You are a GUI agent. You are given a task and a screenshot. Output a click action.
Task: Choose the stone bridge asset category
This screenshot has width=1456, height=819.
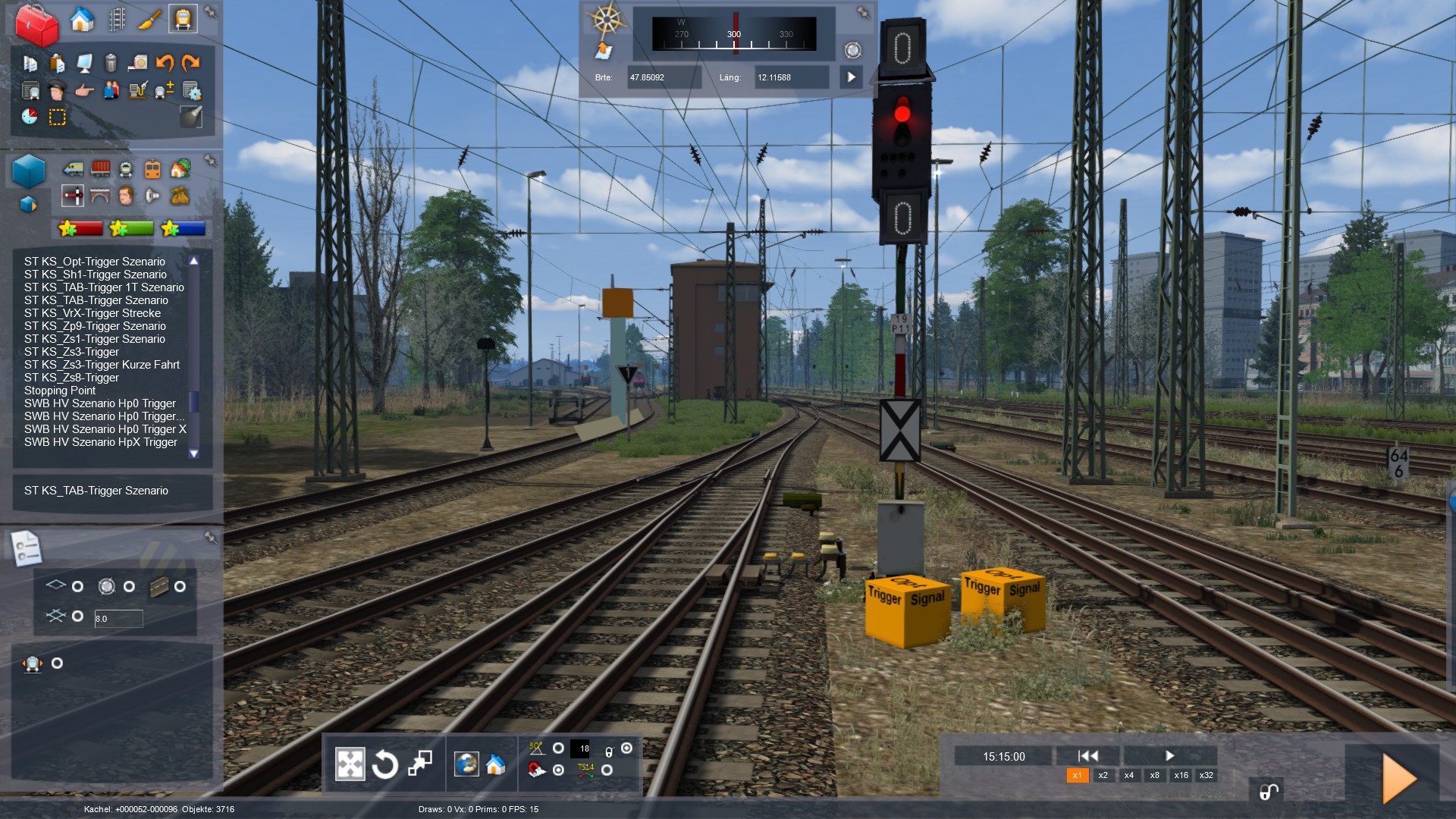click(x=100, y=196)
